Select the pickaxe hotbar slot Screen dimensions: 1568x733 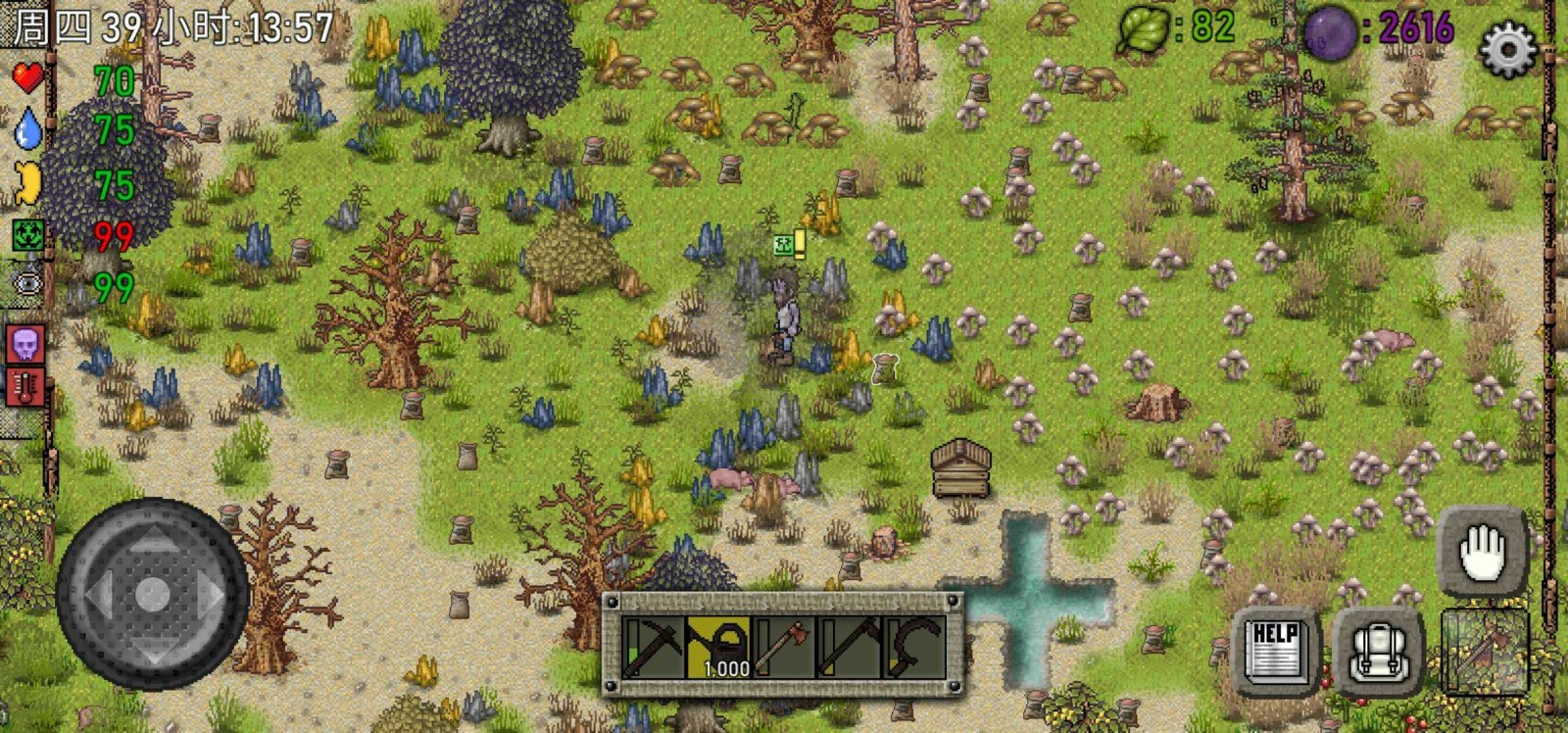(654, 647)
